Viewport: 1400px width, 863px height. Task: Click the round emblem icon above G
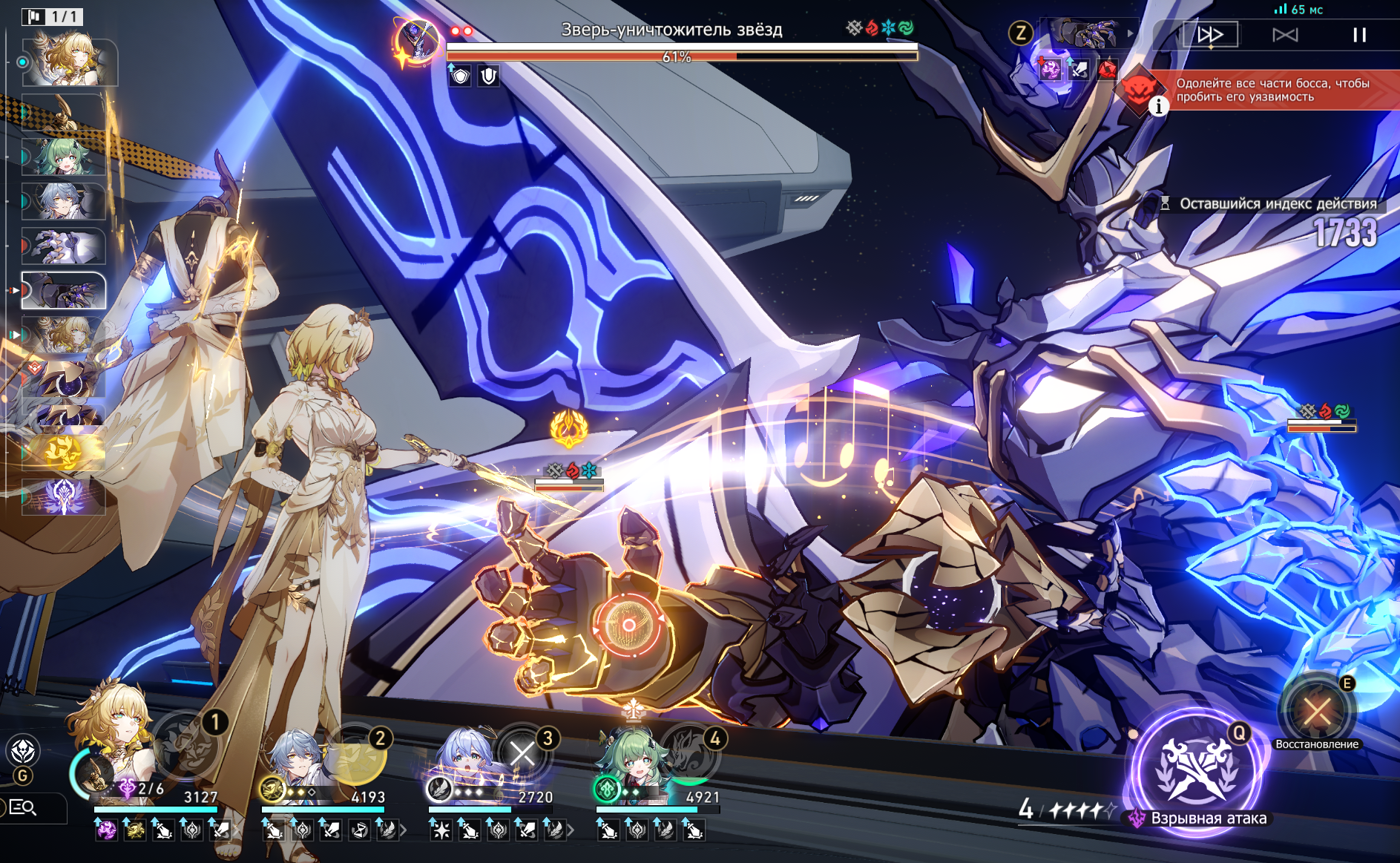[23, 751]
